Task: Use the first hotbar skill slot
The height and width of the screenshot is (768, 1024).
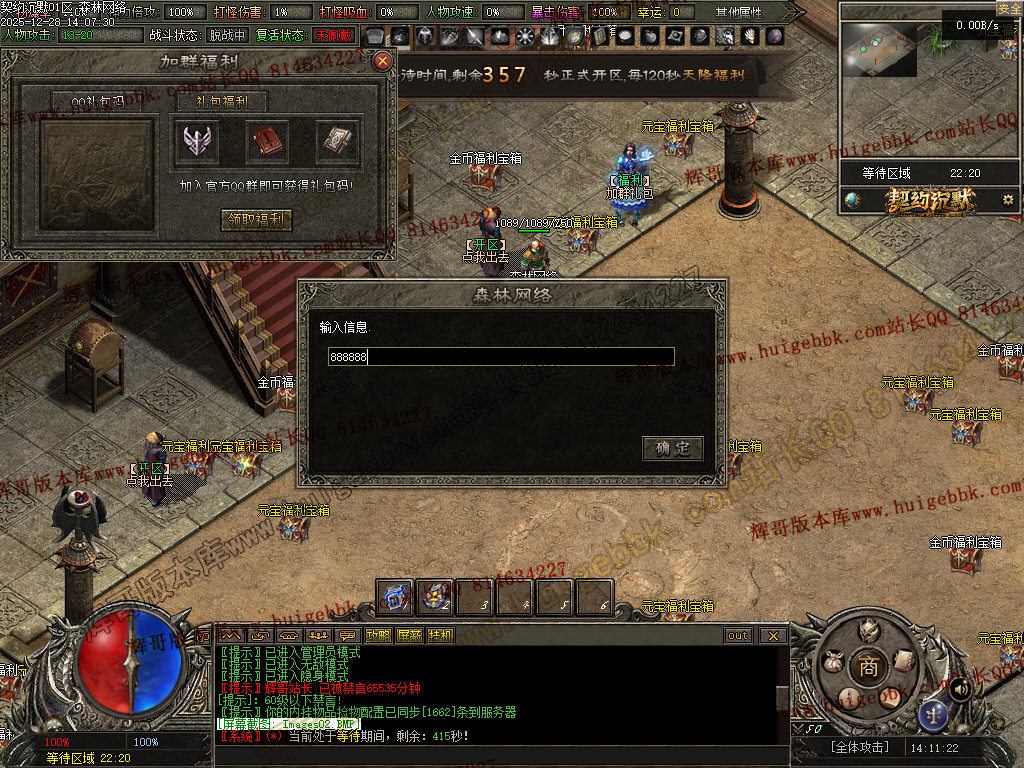Action: click(x=395, y=598)
